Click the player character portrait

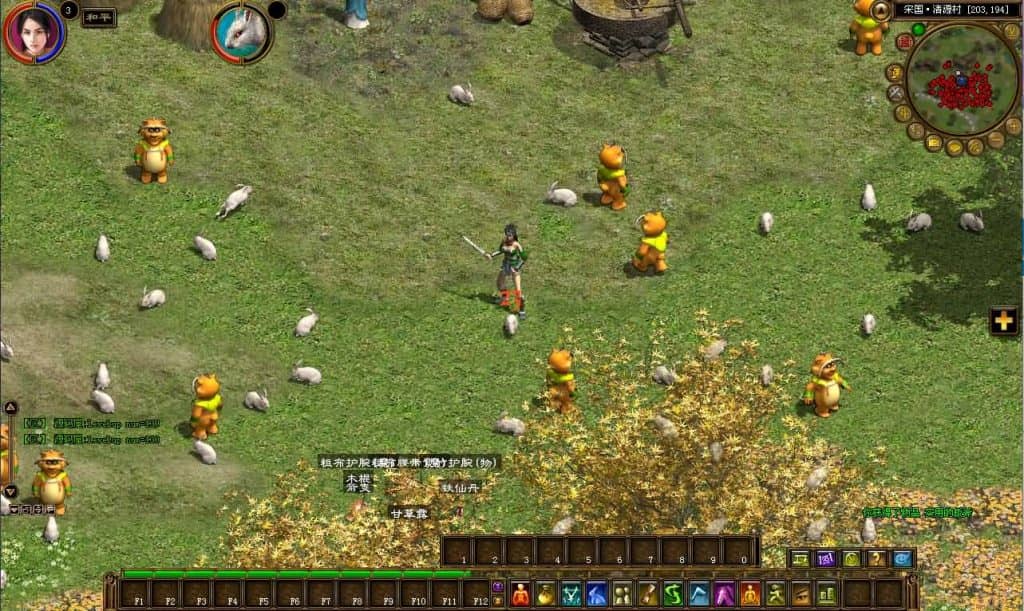[33, 32]
